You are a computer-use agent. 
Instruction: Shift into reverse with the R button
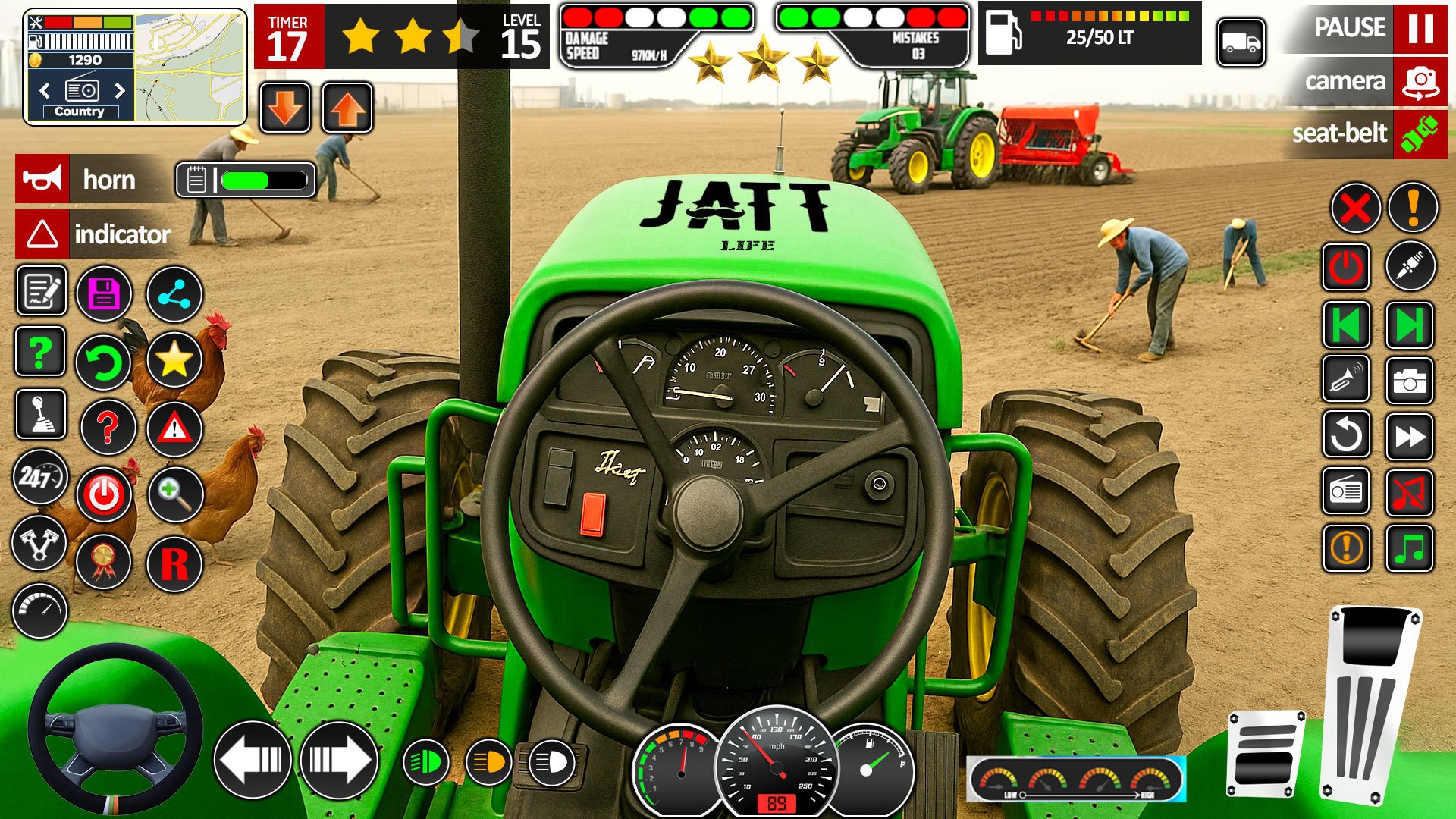click(x=174, y=563)
